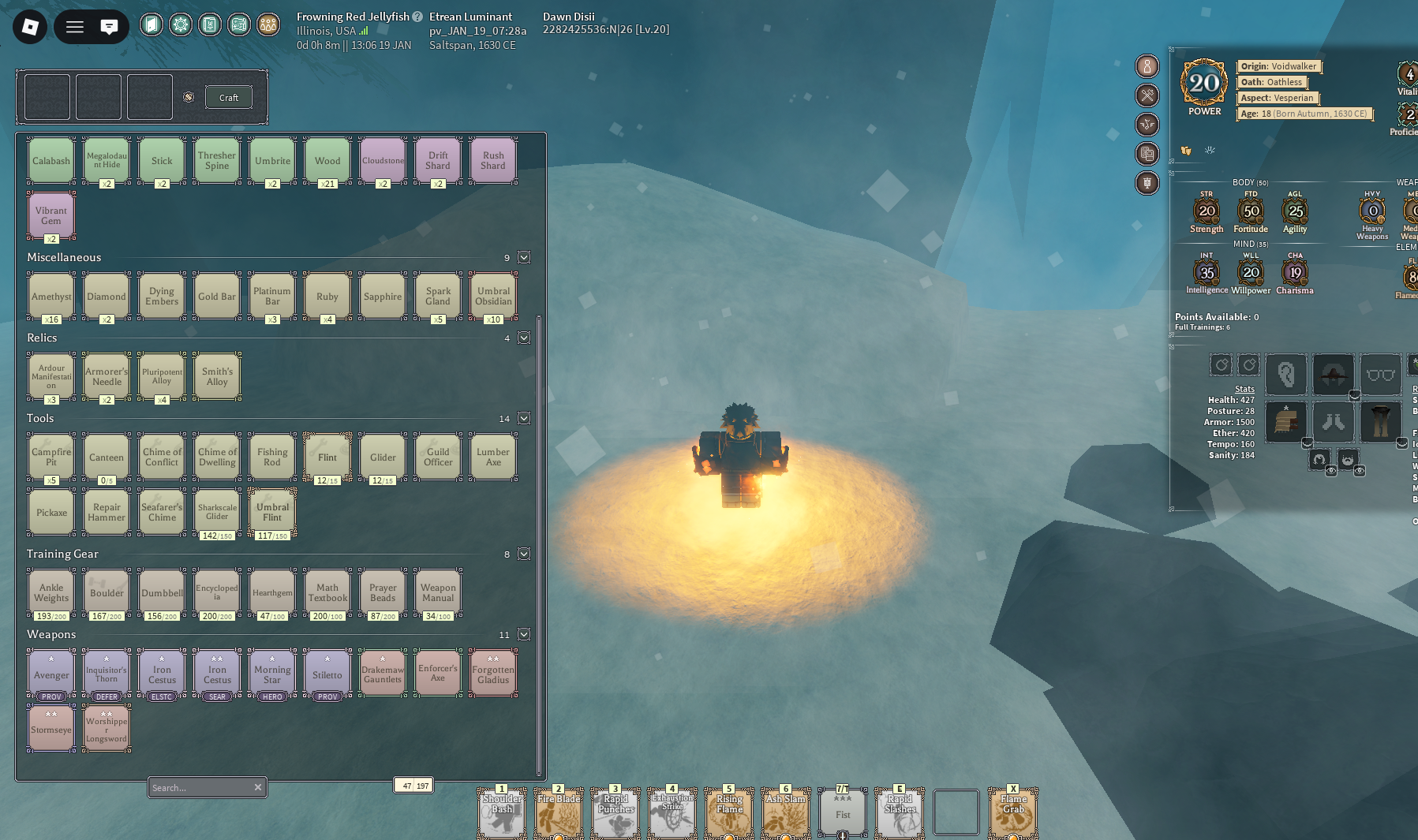This screenshot has height=840, width=1418.
Task: Choose the Umbral Obsidian slot
Action: (x=493, y=297)
